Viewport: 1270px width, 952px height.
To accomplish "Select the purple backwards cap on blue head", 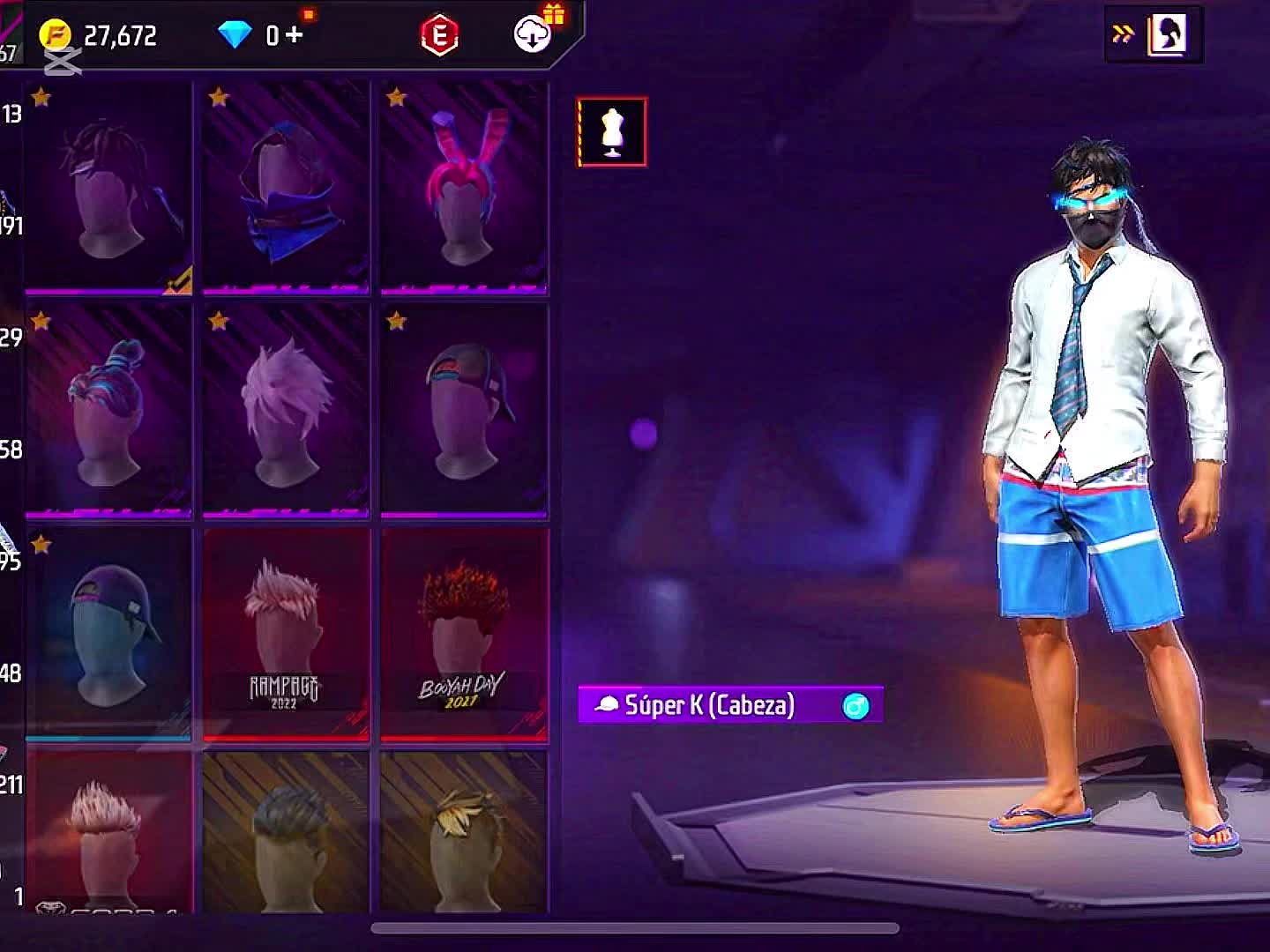I will [x=108, y=633].
